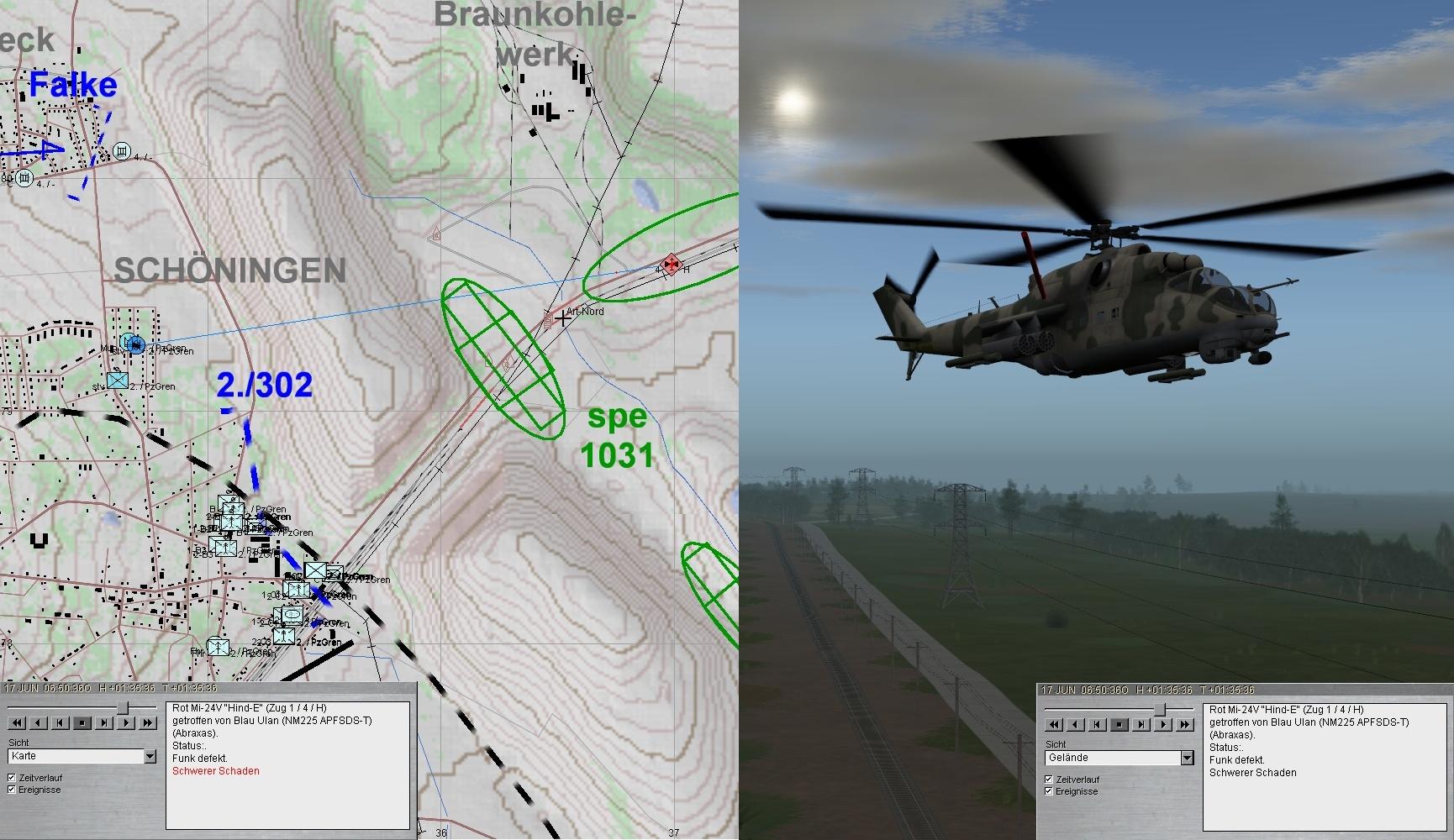The image size is (1454, 840).
Task: Click the timeline slider handle in the Karte panel
Action: coord(124,707)
